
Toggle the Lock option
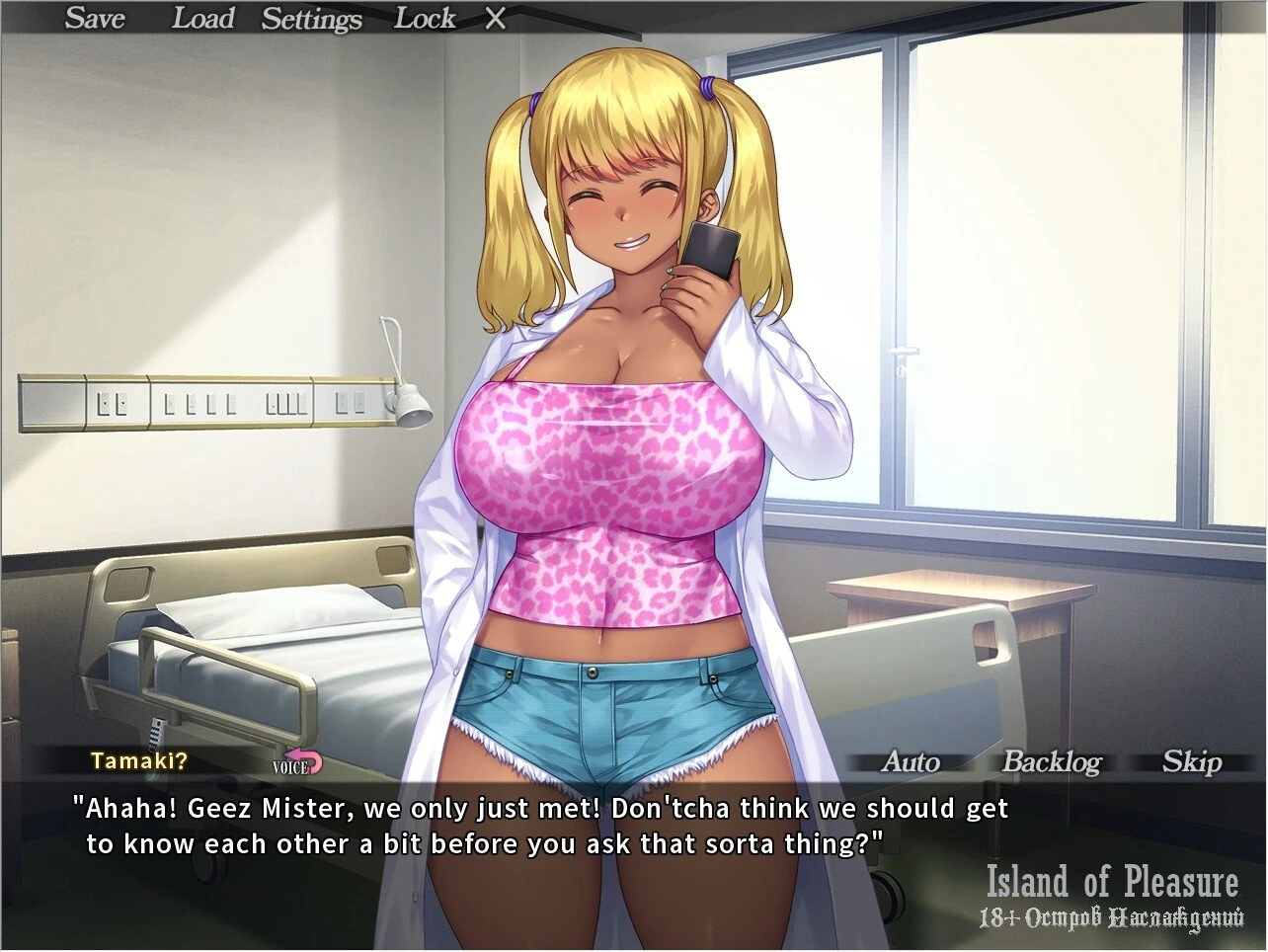tap(425, 18)
